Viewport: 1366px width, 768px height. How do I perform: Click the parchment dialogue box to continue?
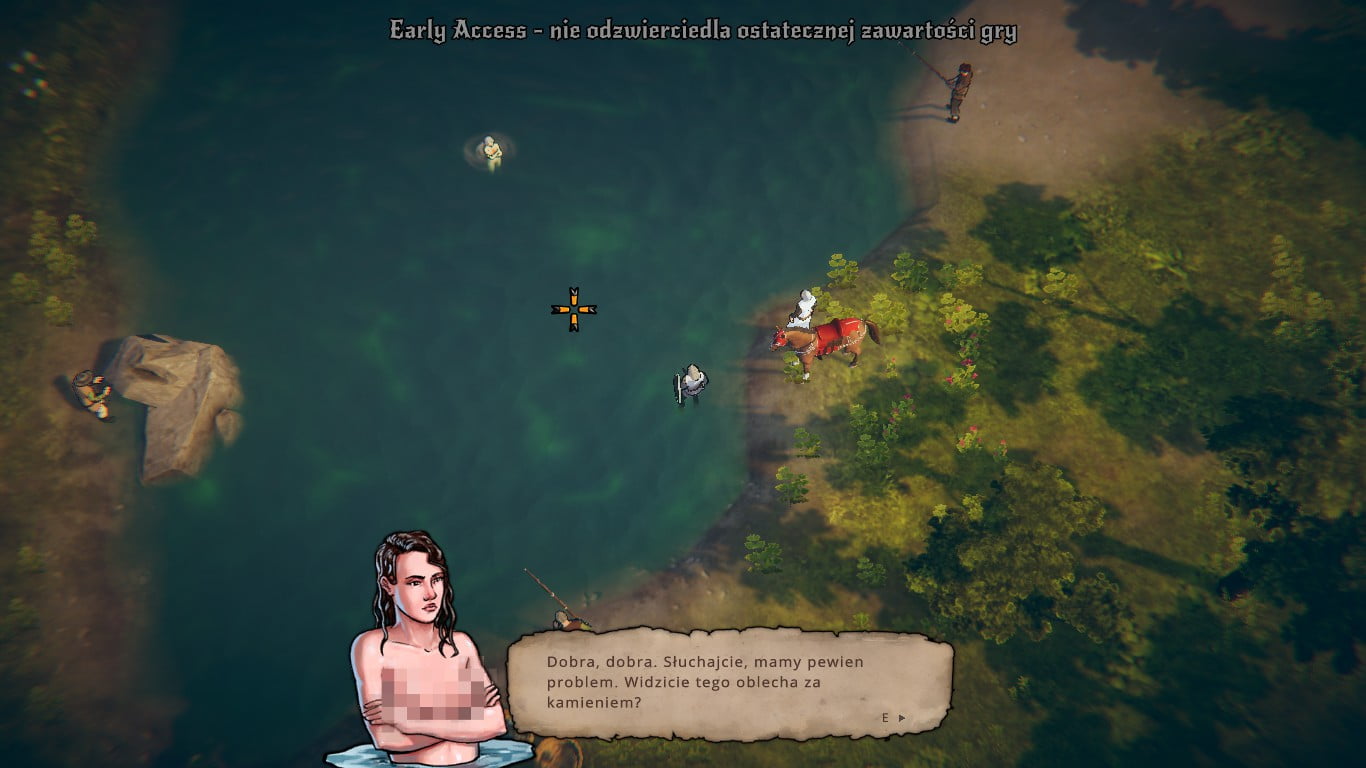[x=729, y=684]
